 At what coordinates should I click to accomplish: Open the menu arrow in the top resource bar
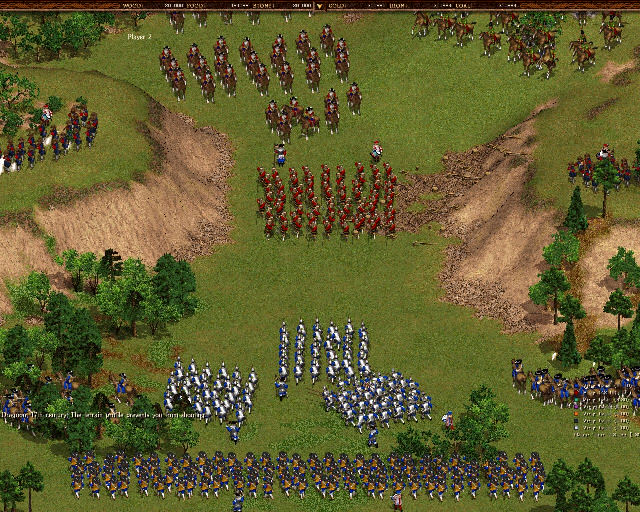319,5
